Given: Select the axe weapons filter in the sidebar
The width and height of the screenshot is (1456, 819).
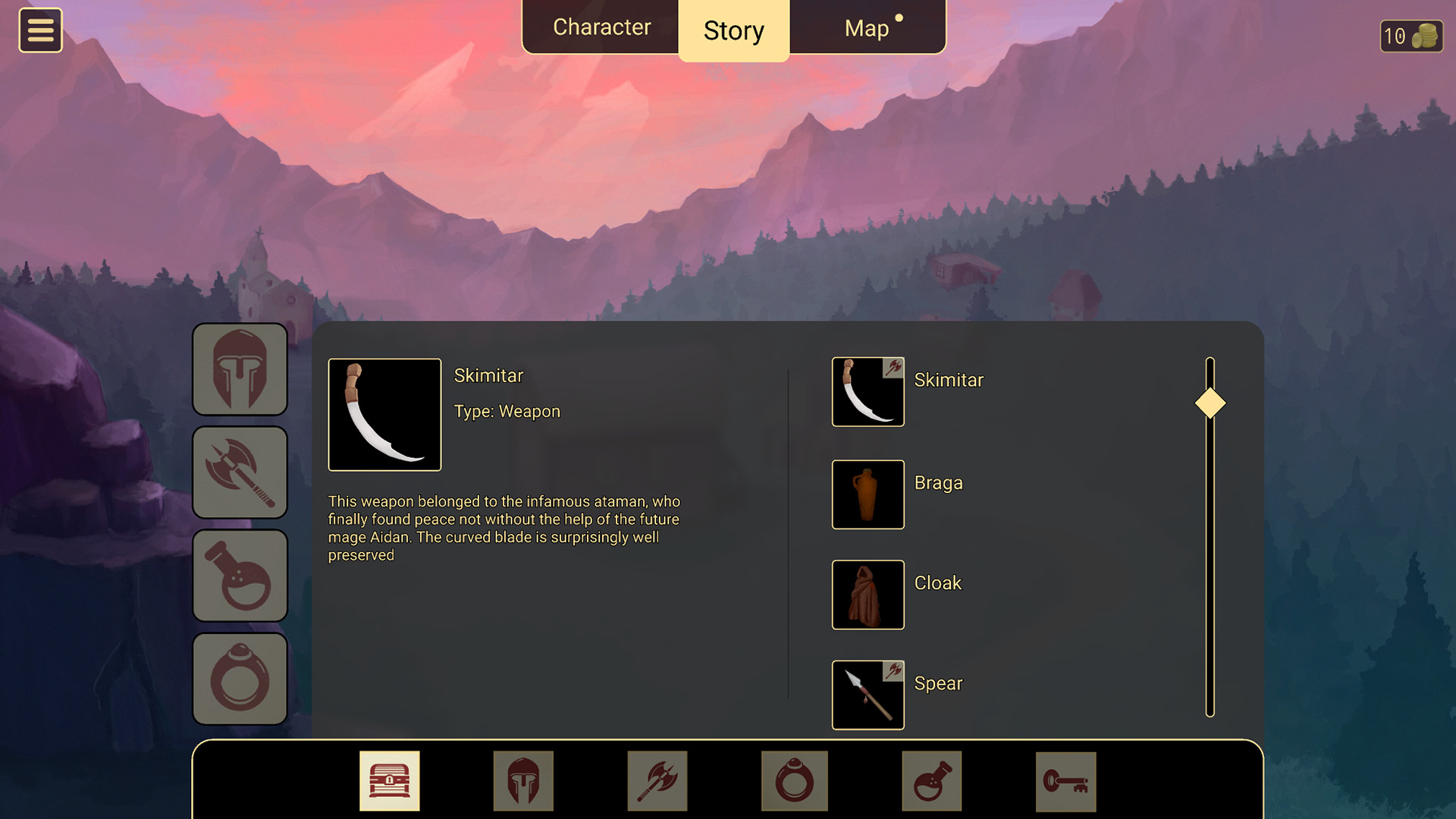Looking at the screenshot, I should (x=240, y=472).
